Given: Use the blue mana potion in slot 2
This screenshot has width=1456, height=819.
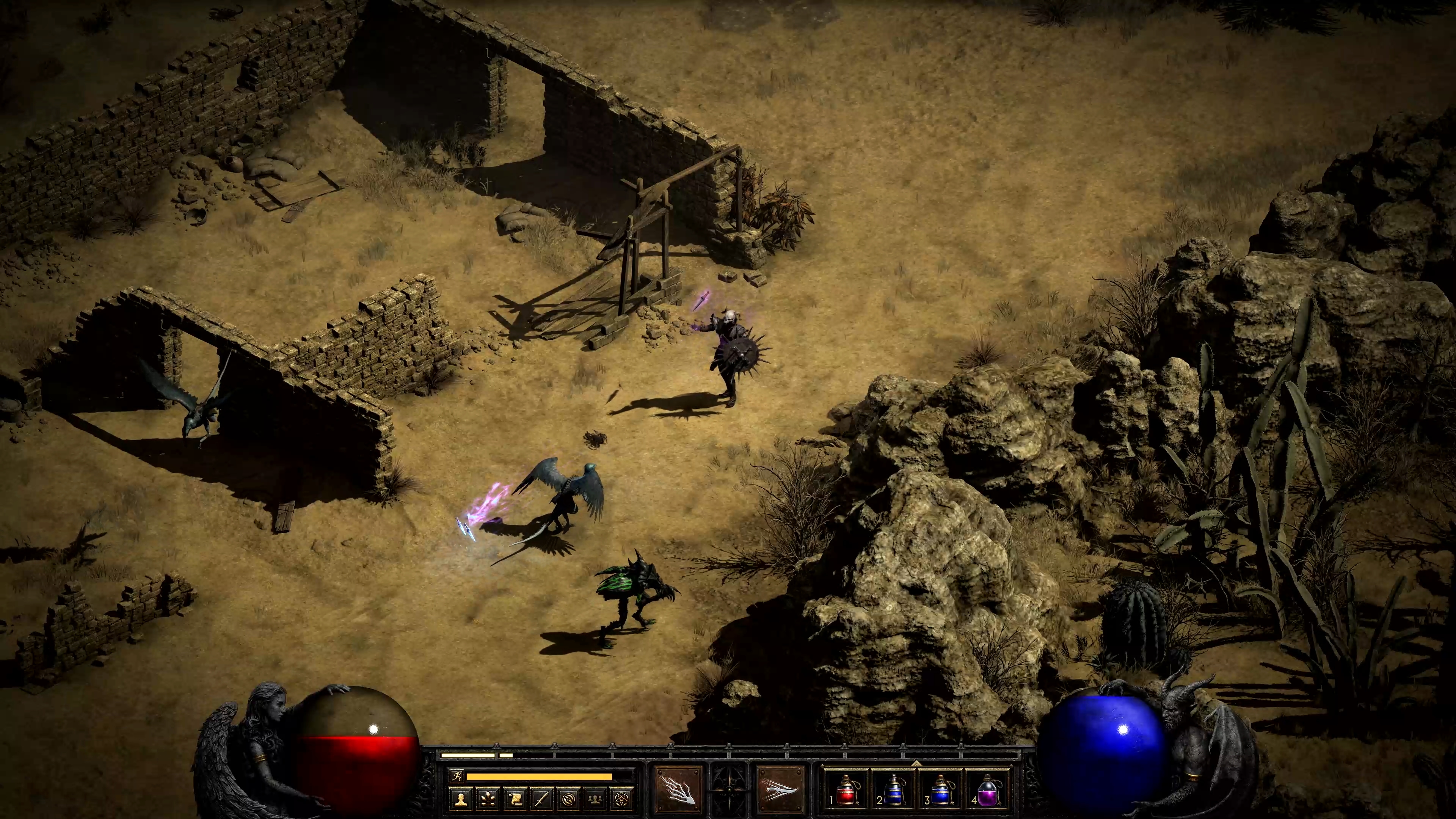Looking at the screenshot, I should tap(893, 789).
